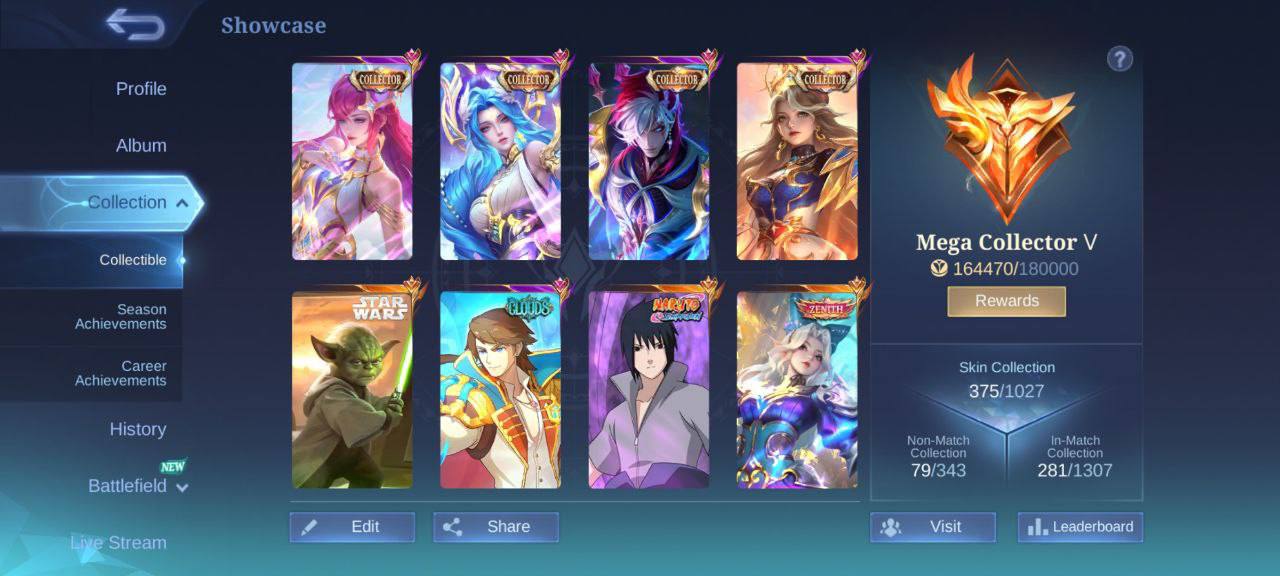Share the showcase
Viewport: 1280px width, 576px height.
click(496, 527)
